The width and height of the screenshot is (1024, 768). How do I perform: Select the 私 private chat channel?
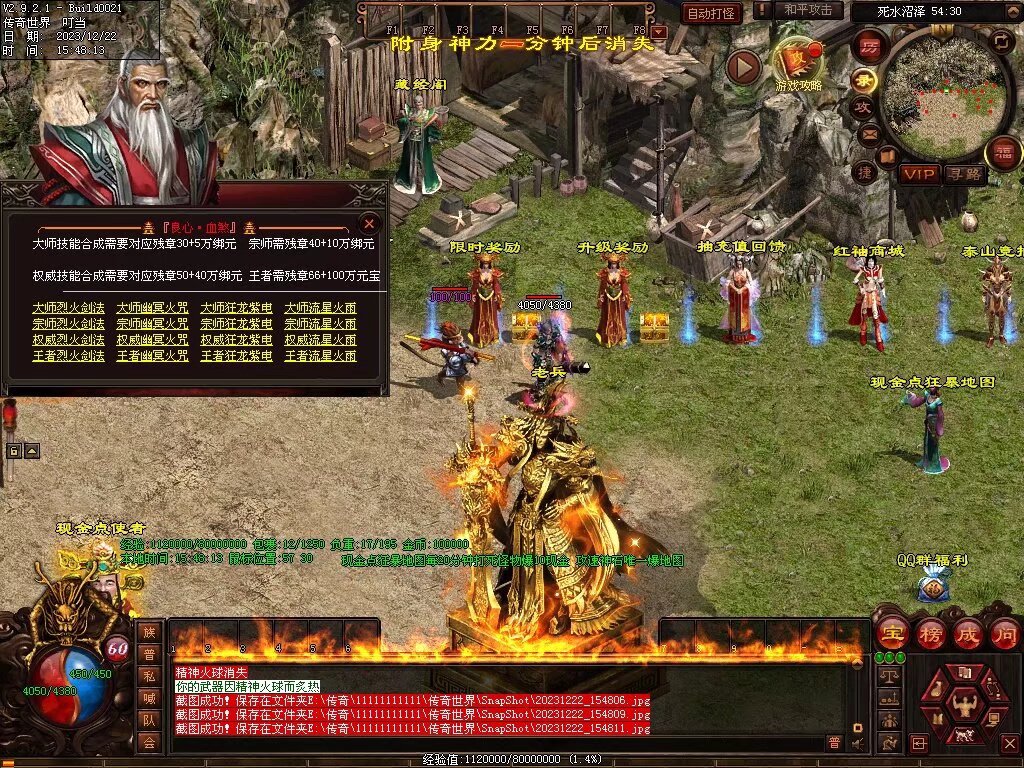(149, 675)
